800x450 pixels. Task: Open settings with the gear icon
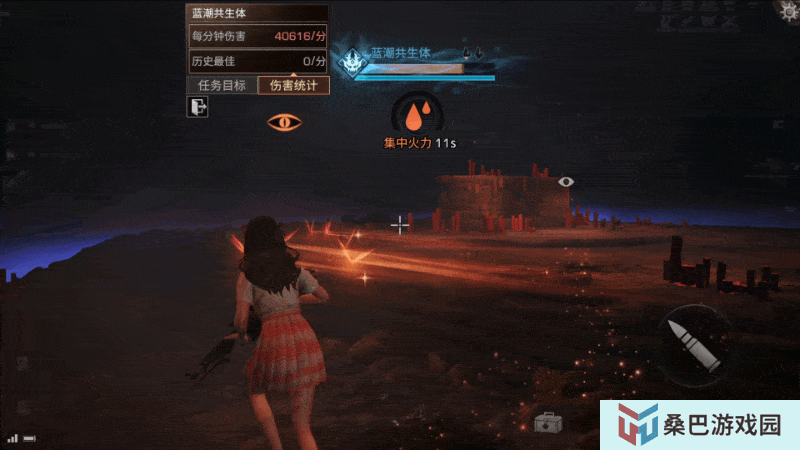click(x=790, y=9)
